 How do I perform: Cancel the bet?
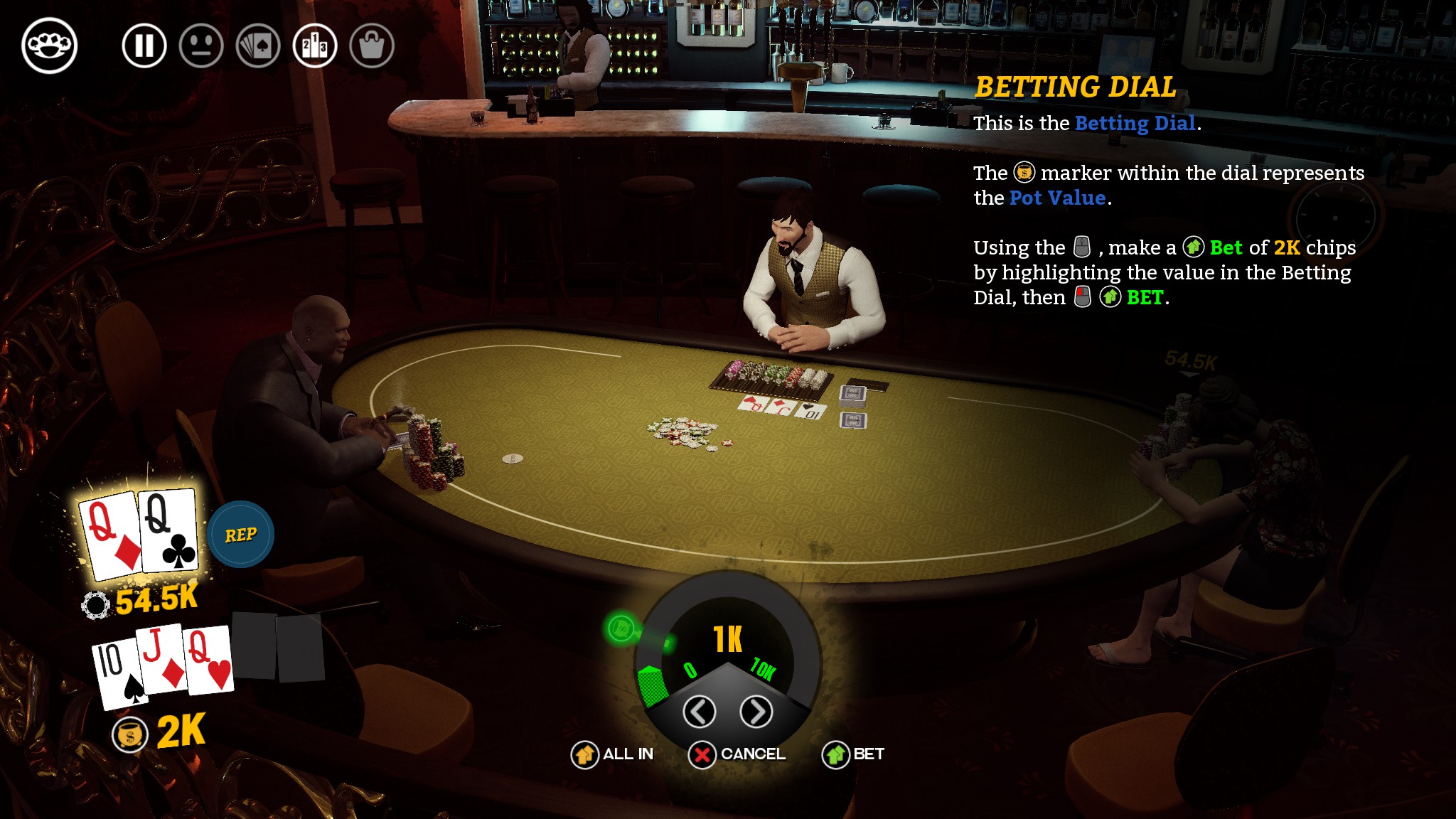(x=737, y=754)
